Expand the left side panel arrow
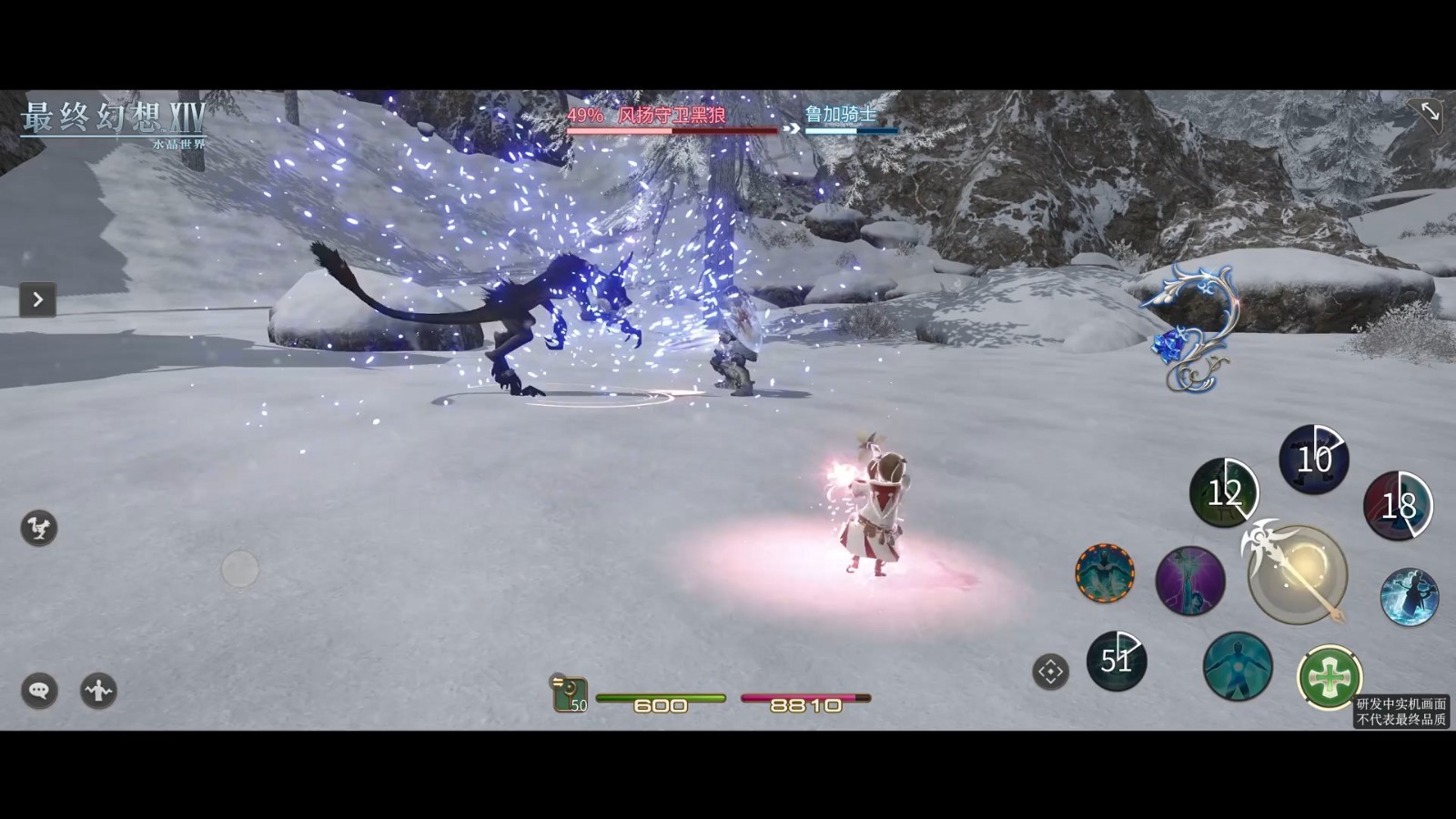Screen dimensions: 1456x819 (x=37, y=299)
